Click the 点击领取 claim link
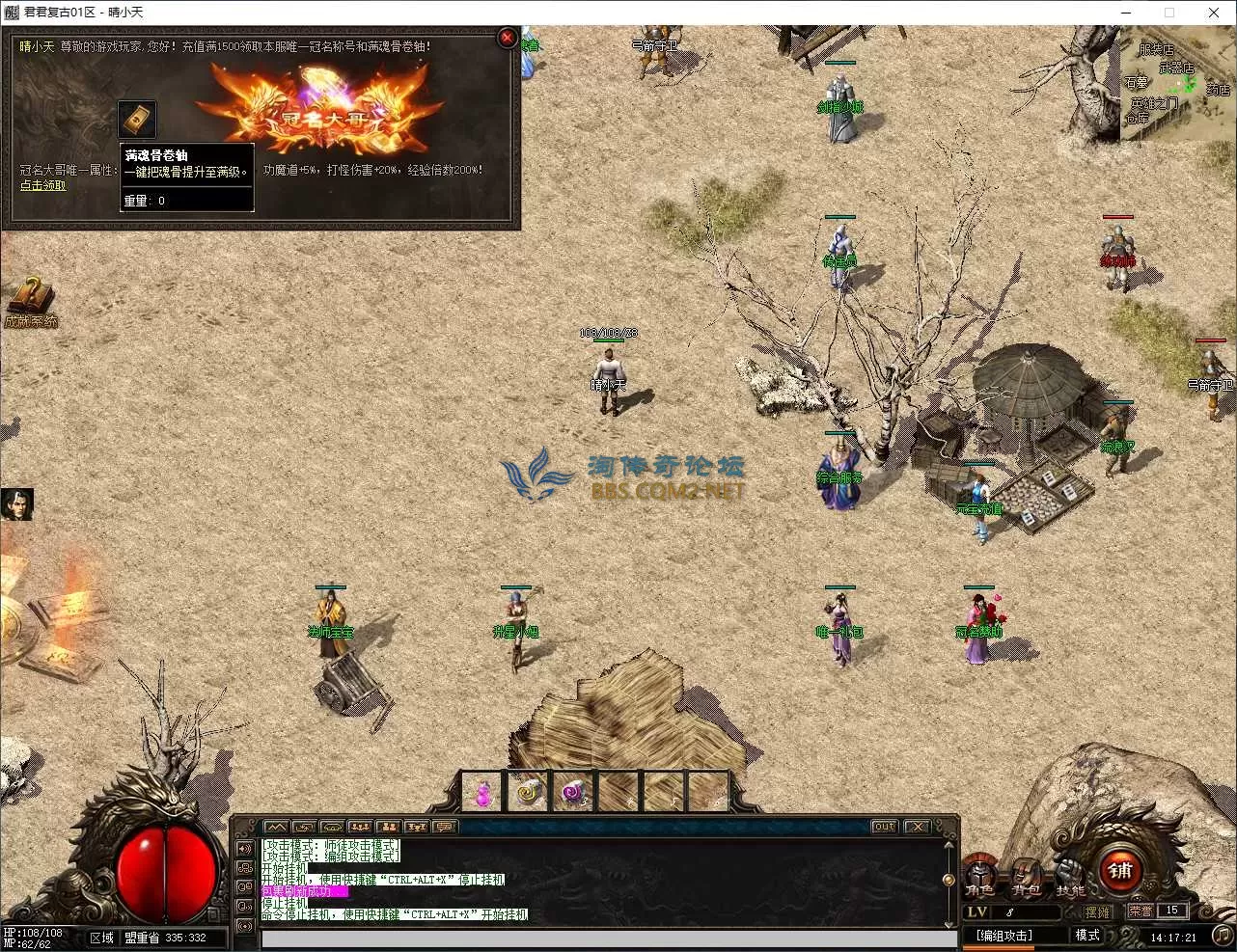This screenshot has width=1237, height=952. pyautogui.click(x=43, y=185)
